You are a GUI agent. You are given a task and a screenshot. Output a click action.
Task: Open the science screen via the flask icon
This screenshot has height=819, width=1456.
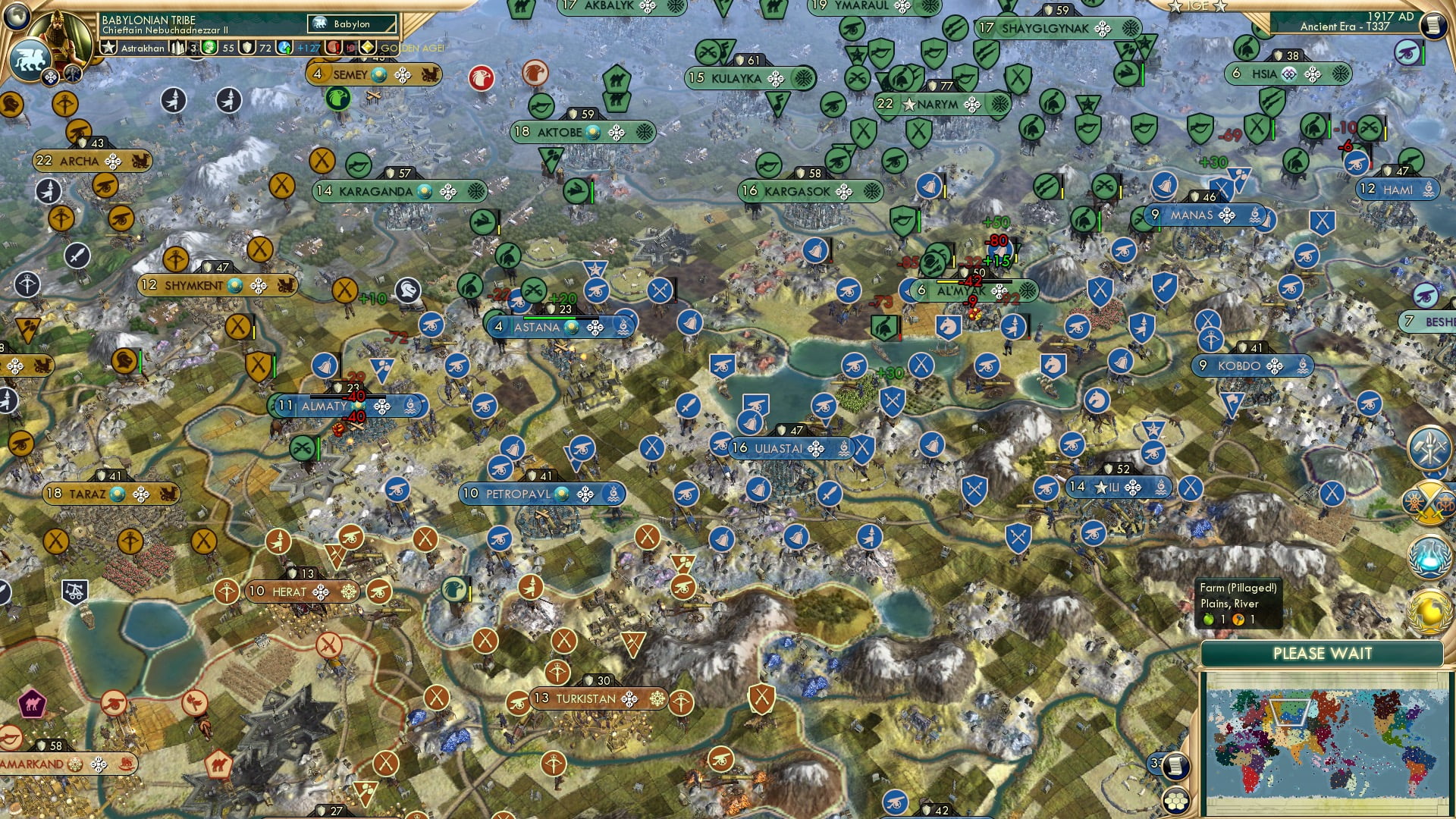(1428, 555)
